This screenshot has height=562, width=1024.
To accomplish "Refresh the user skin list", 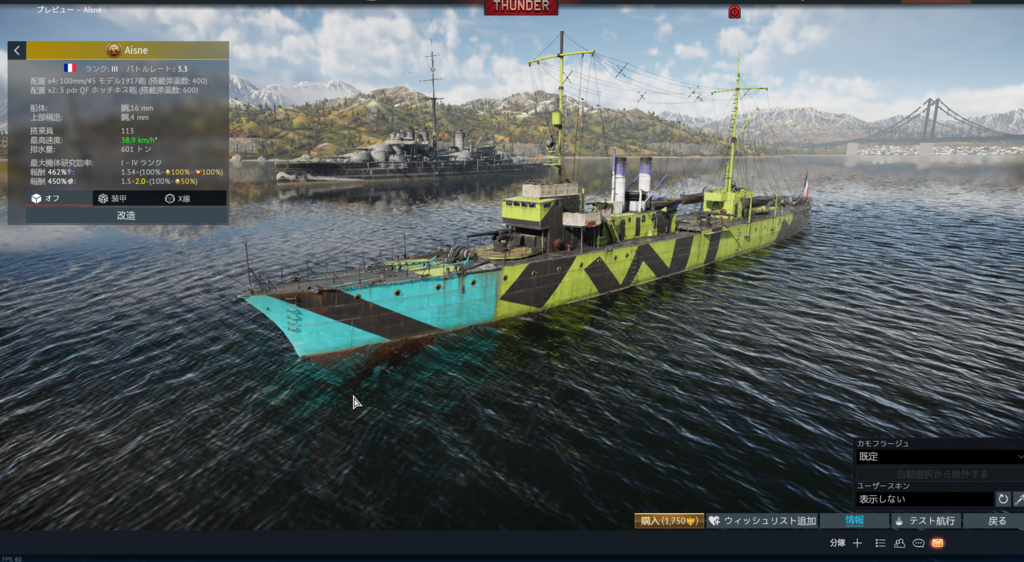I will pos(1003,498).
